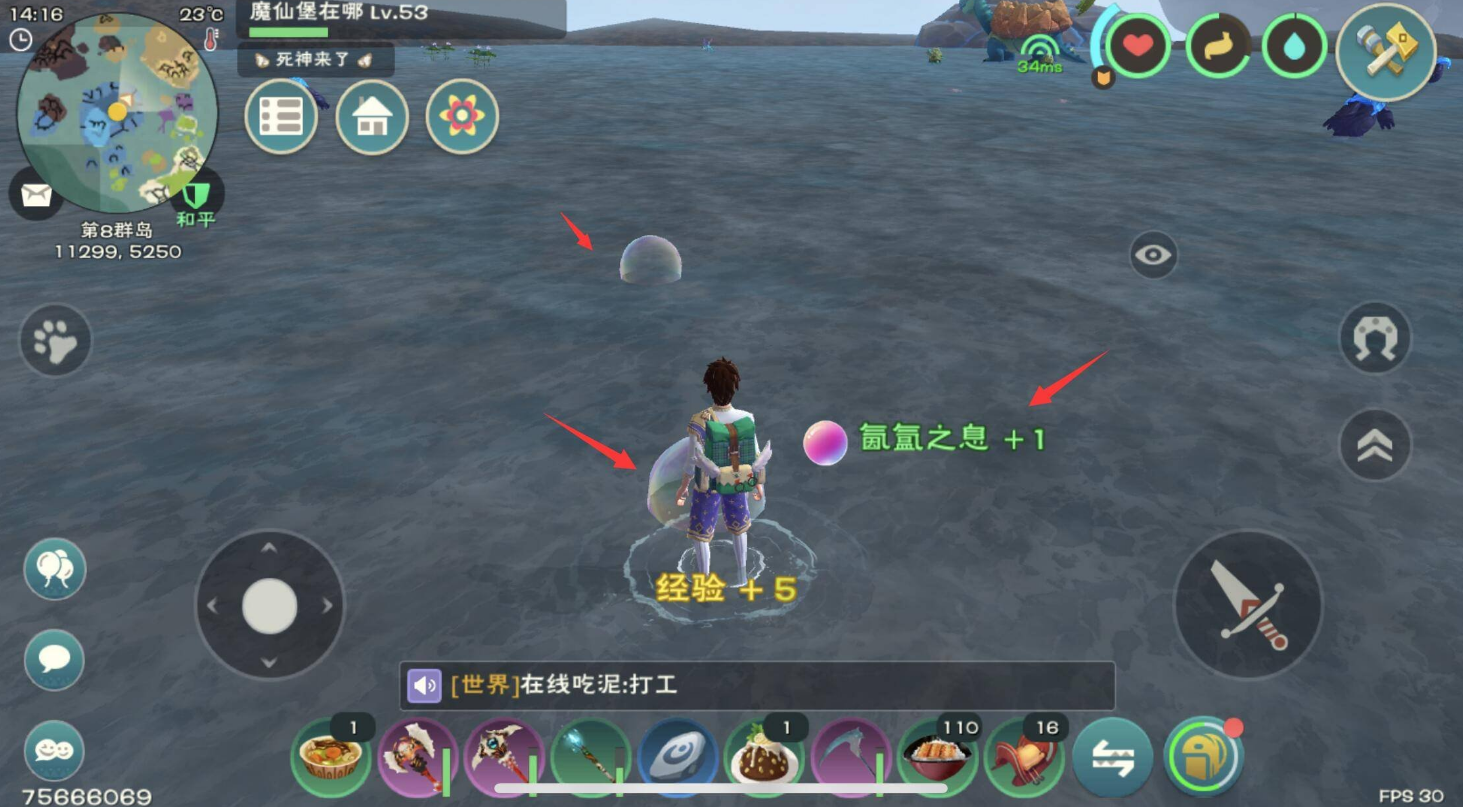Select the rice bowl slot with 110

938,757
